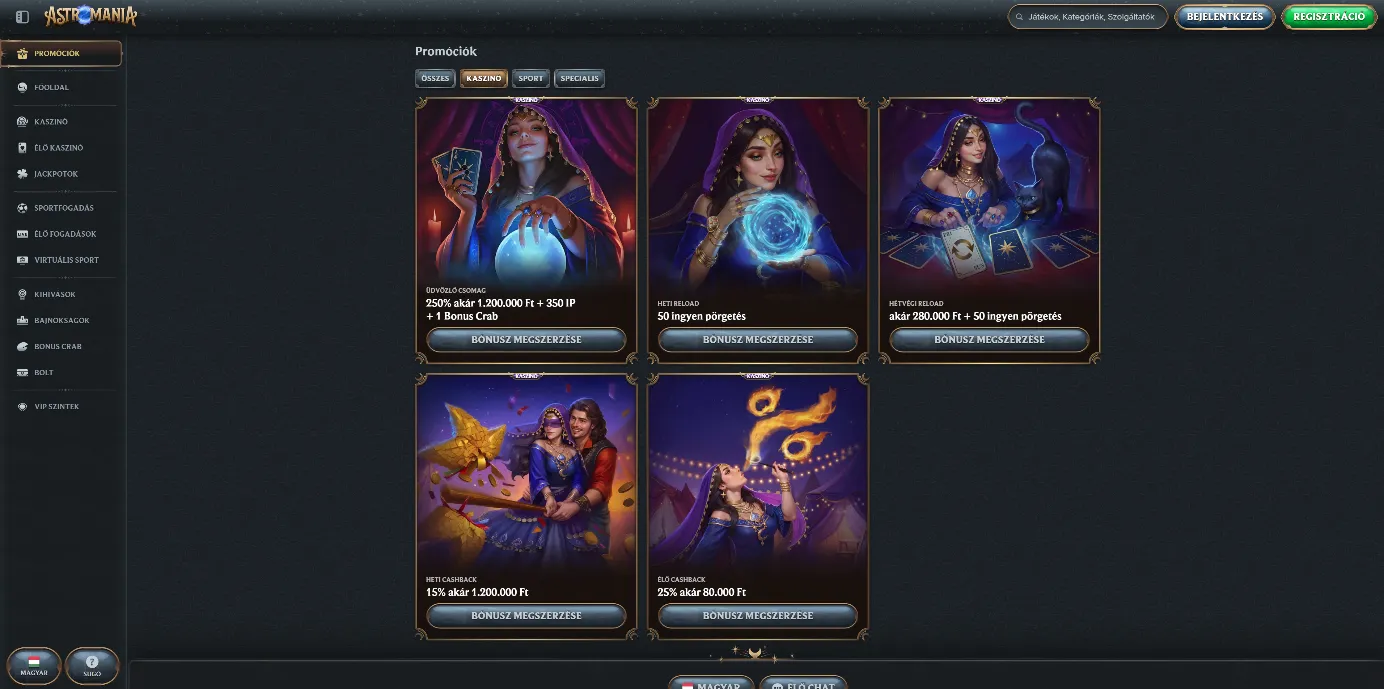Image resolution: width=1384 pixels, height=689 pixels.
Task: Show the VIP Szintek page
Action: point(56,406)
